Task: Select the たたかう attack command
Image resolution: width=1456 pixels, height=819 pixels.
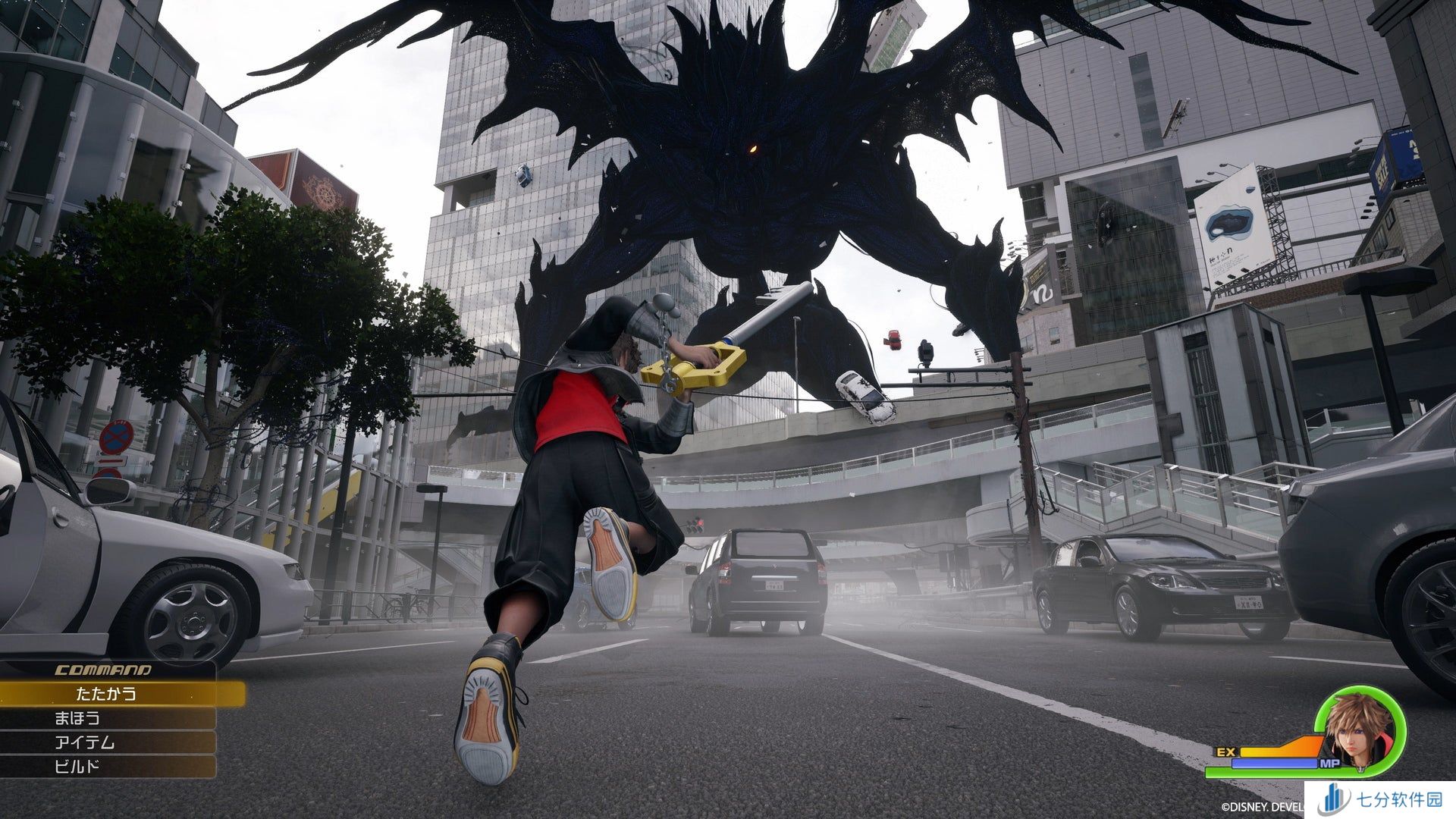Action: tap(106, 693)
